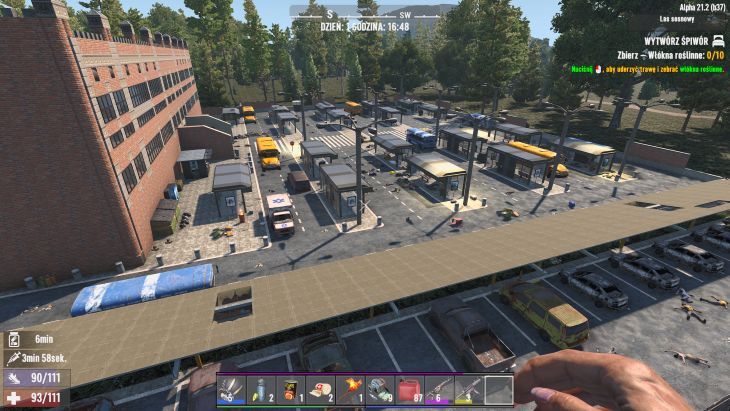Choose the red gas can slot

pyautogui.click(x=410, y=390)
